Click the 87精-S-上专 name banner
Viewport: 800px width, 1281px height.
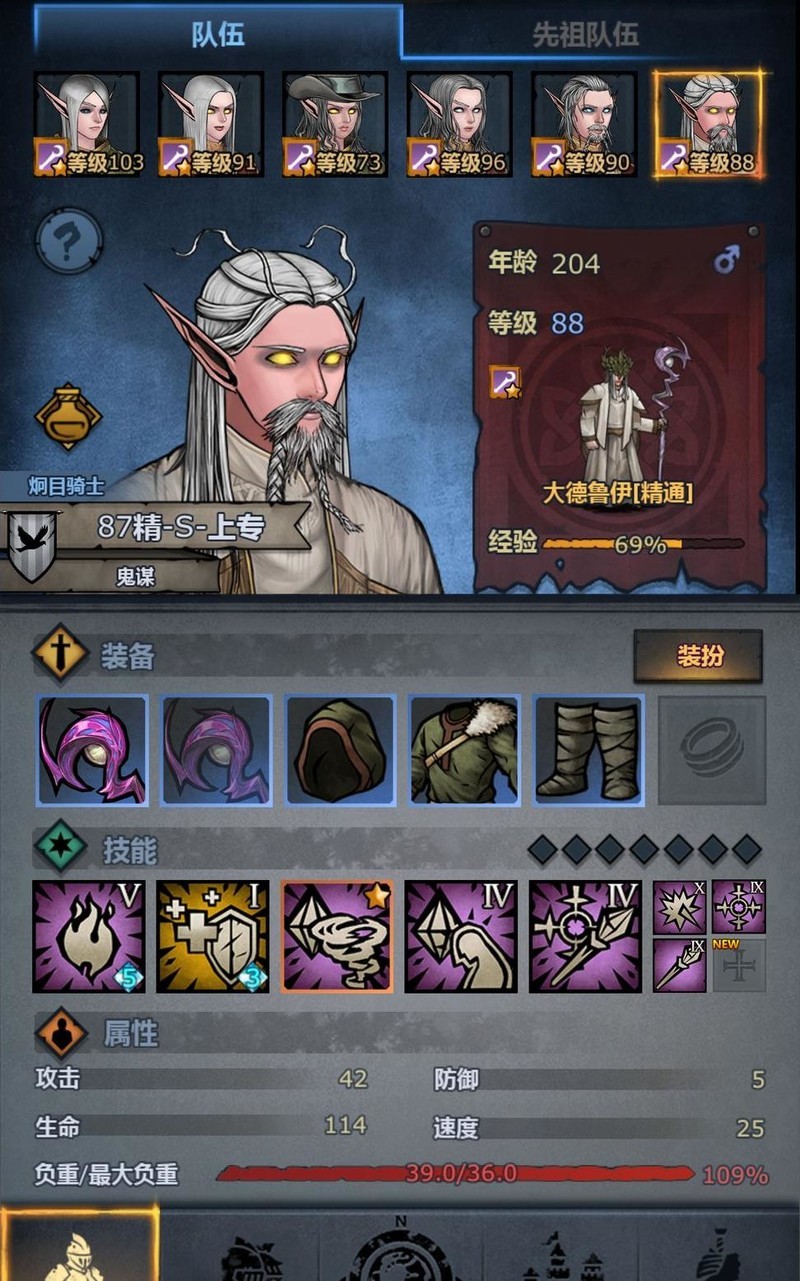click(180, 527)
